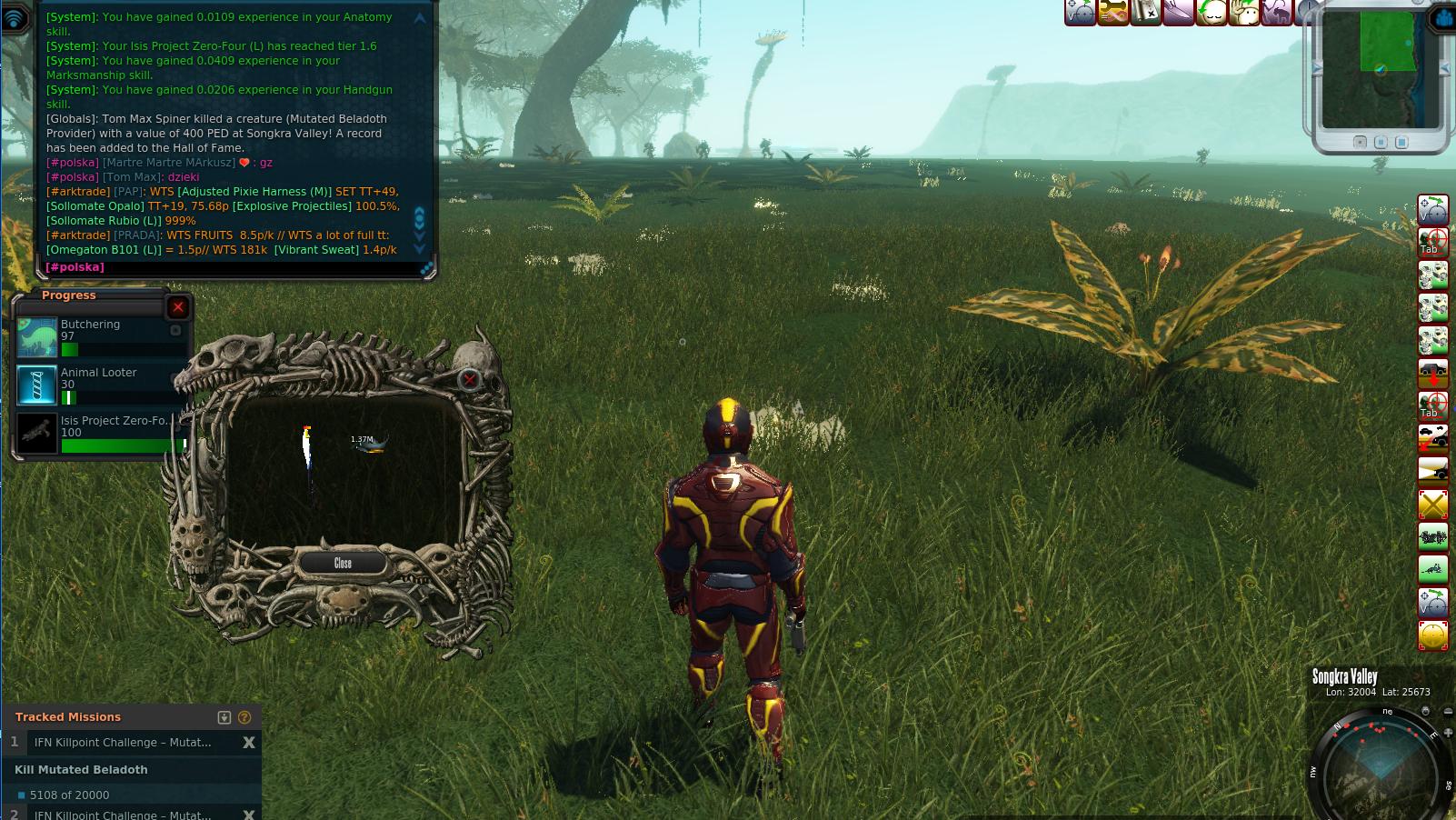The image size is (1456, 820).
Task: Select the Butchering skill entry
Action: [x=100, y=336]
